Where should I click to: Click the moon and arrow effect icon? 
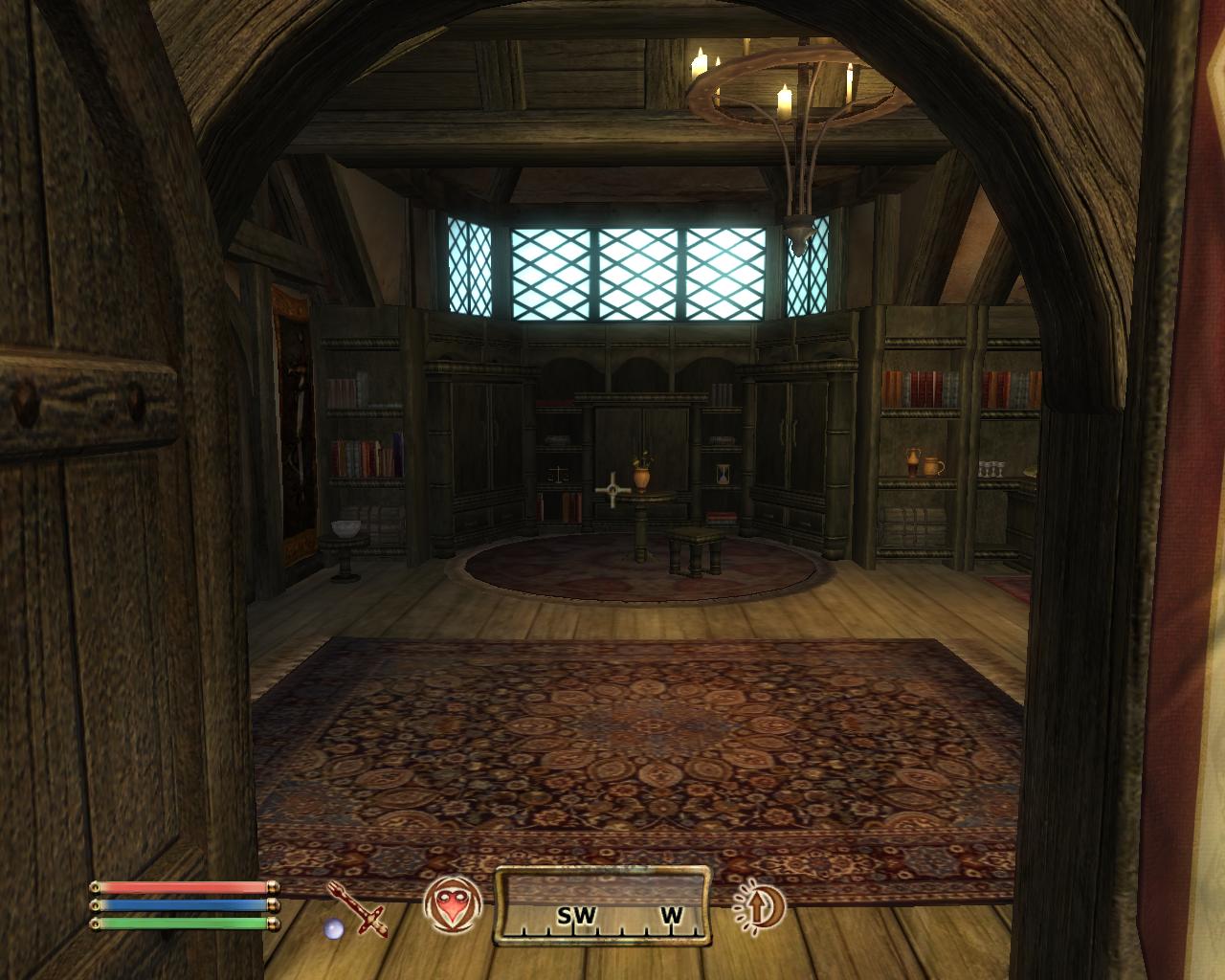click(x=760, y=904)
